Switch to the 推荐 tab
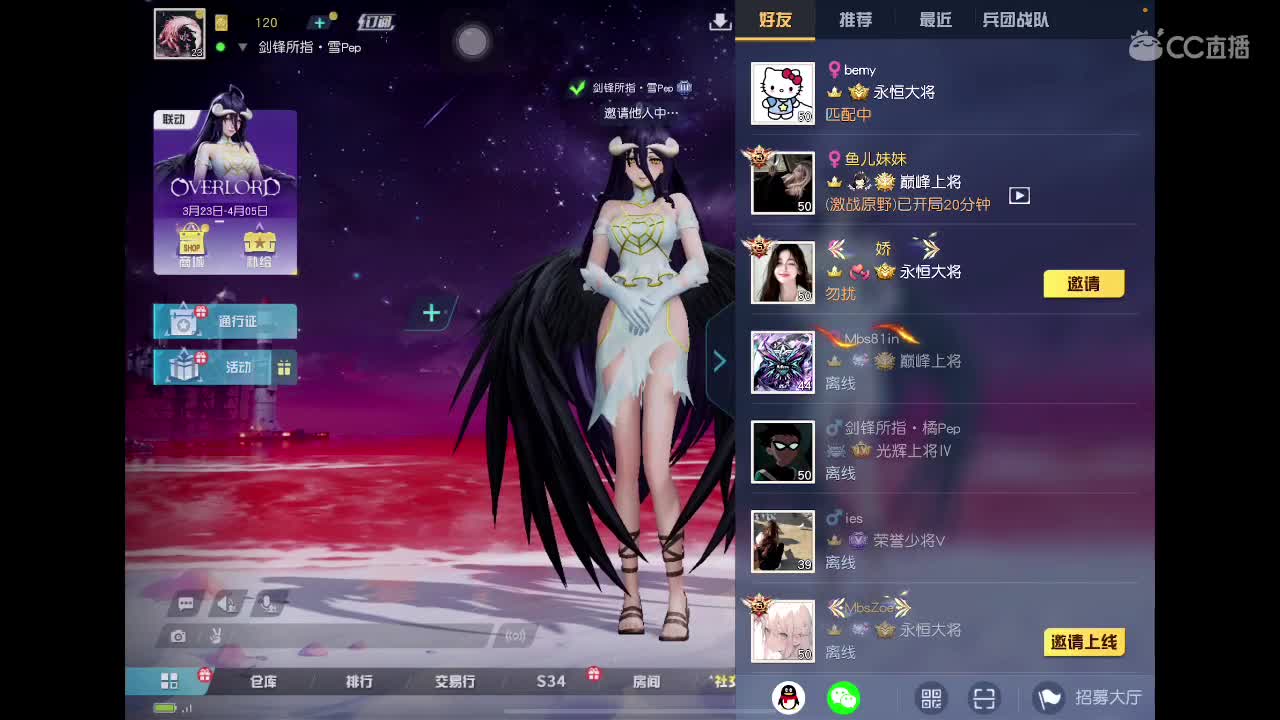The height and width of the screenshot is (720, 1280). tap(855, 18)
